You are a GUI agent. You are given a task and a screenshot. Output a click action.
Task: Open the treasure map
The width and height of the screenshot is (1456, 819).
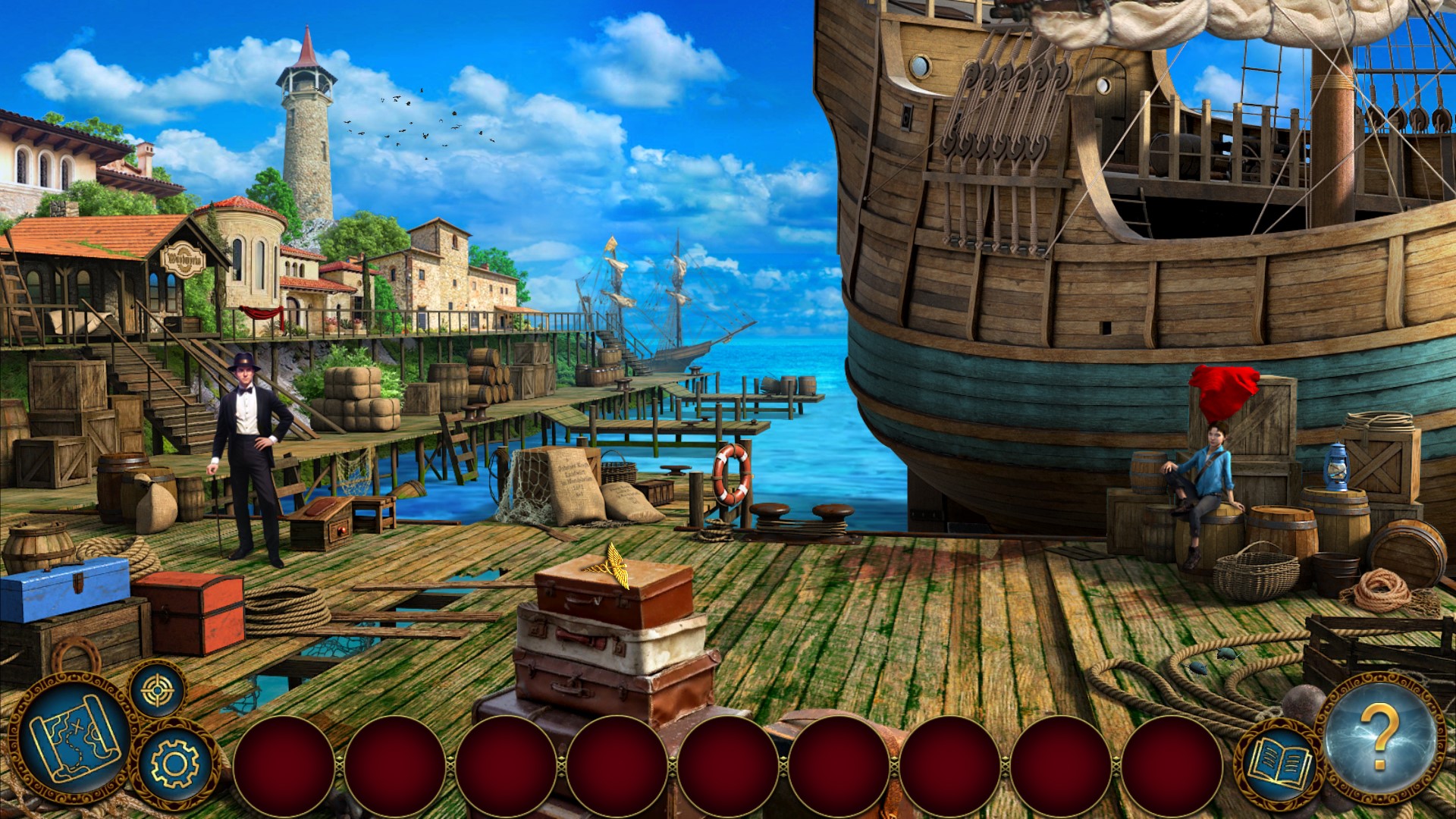[74, 737]
